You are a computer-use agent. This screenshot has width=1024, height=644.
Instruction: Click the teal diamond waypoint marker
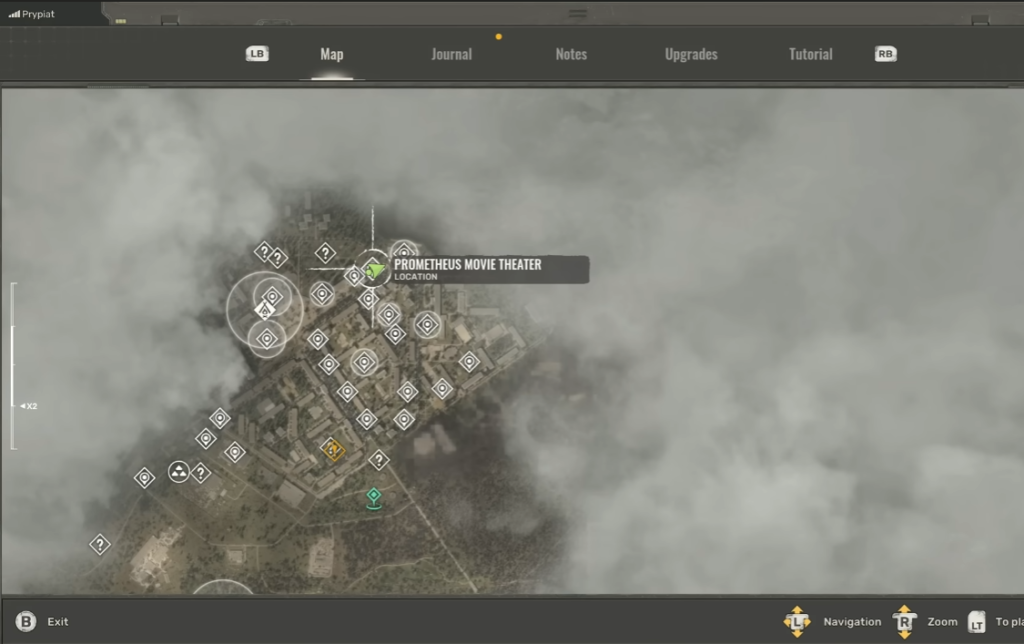(x=374, y=496)
